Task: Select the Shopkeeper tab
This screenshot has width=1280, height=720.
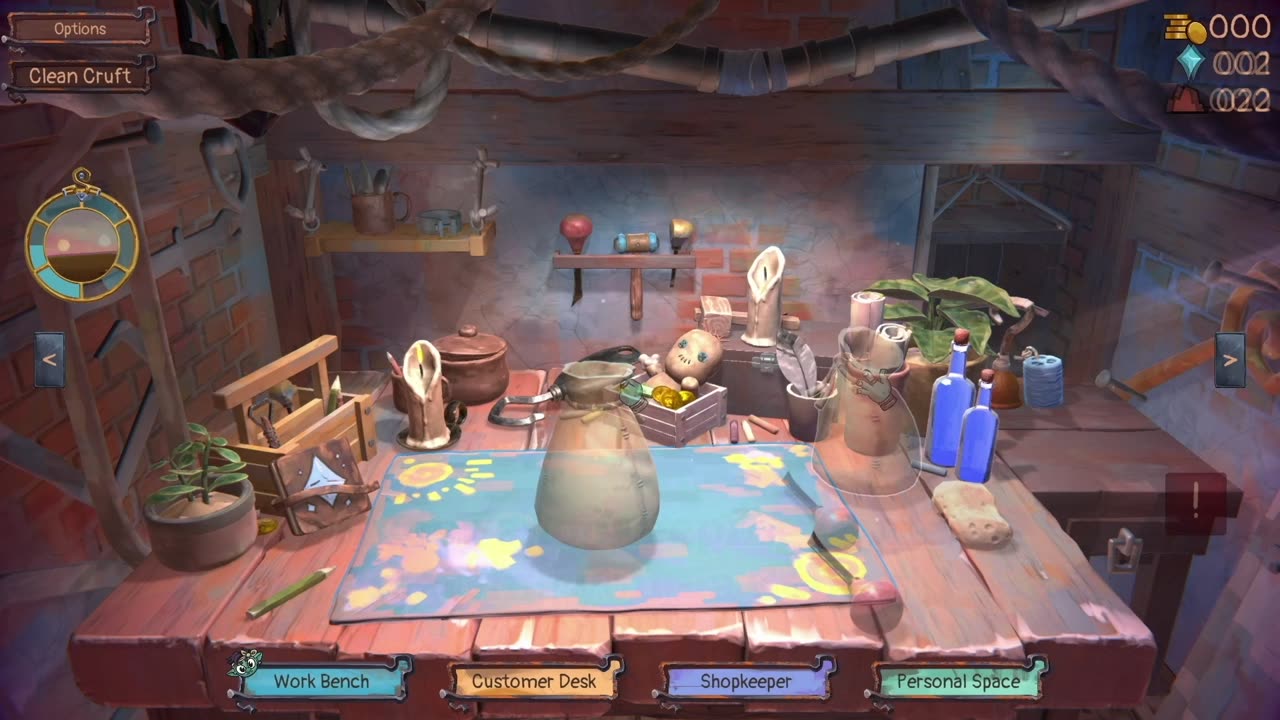Action: tap(746, 682)
